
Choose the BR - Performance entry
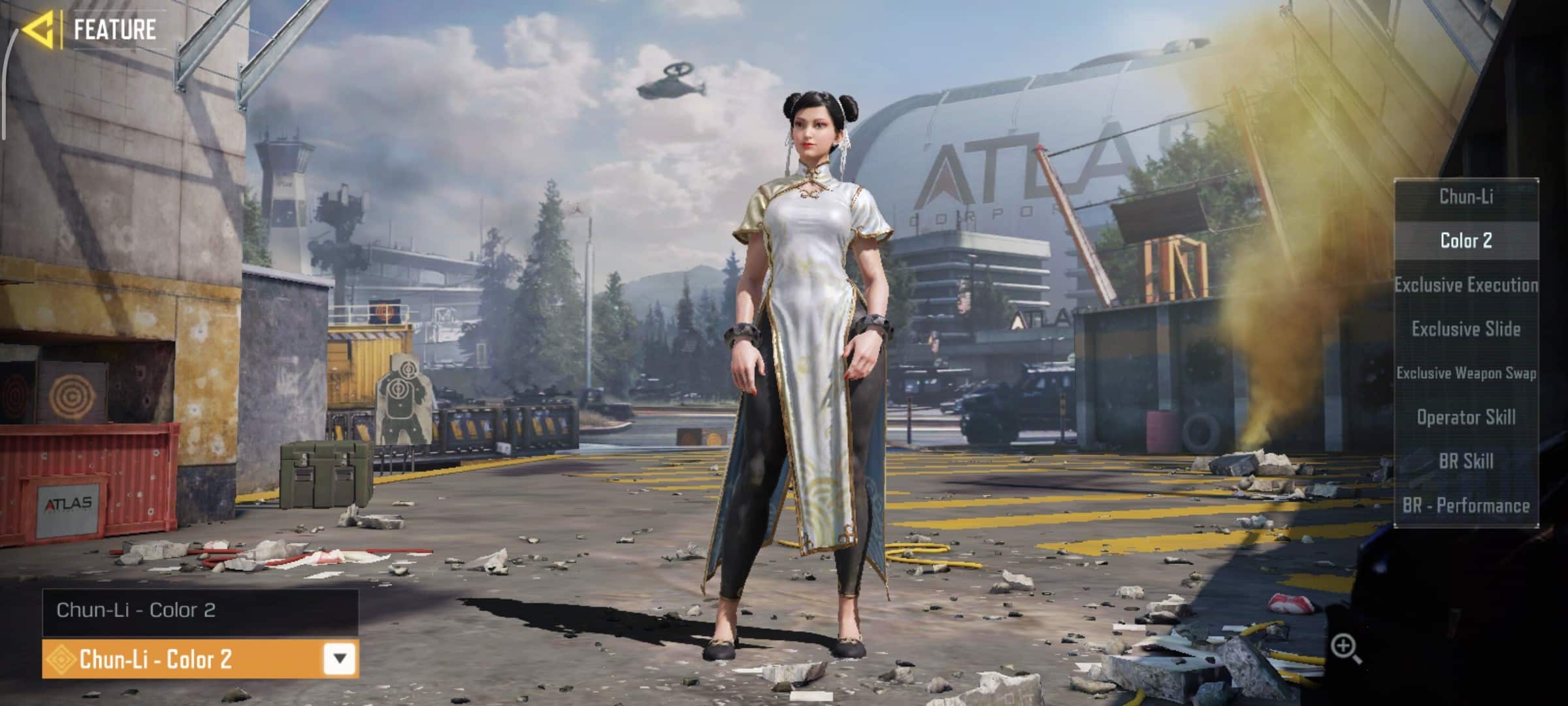pyautogui.click(x=1466, y=505)
